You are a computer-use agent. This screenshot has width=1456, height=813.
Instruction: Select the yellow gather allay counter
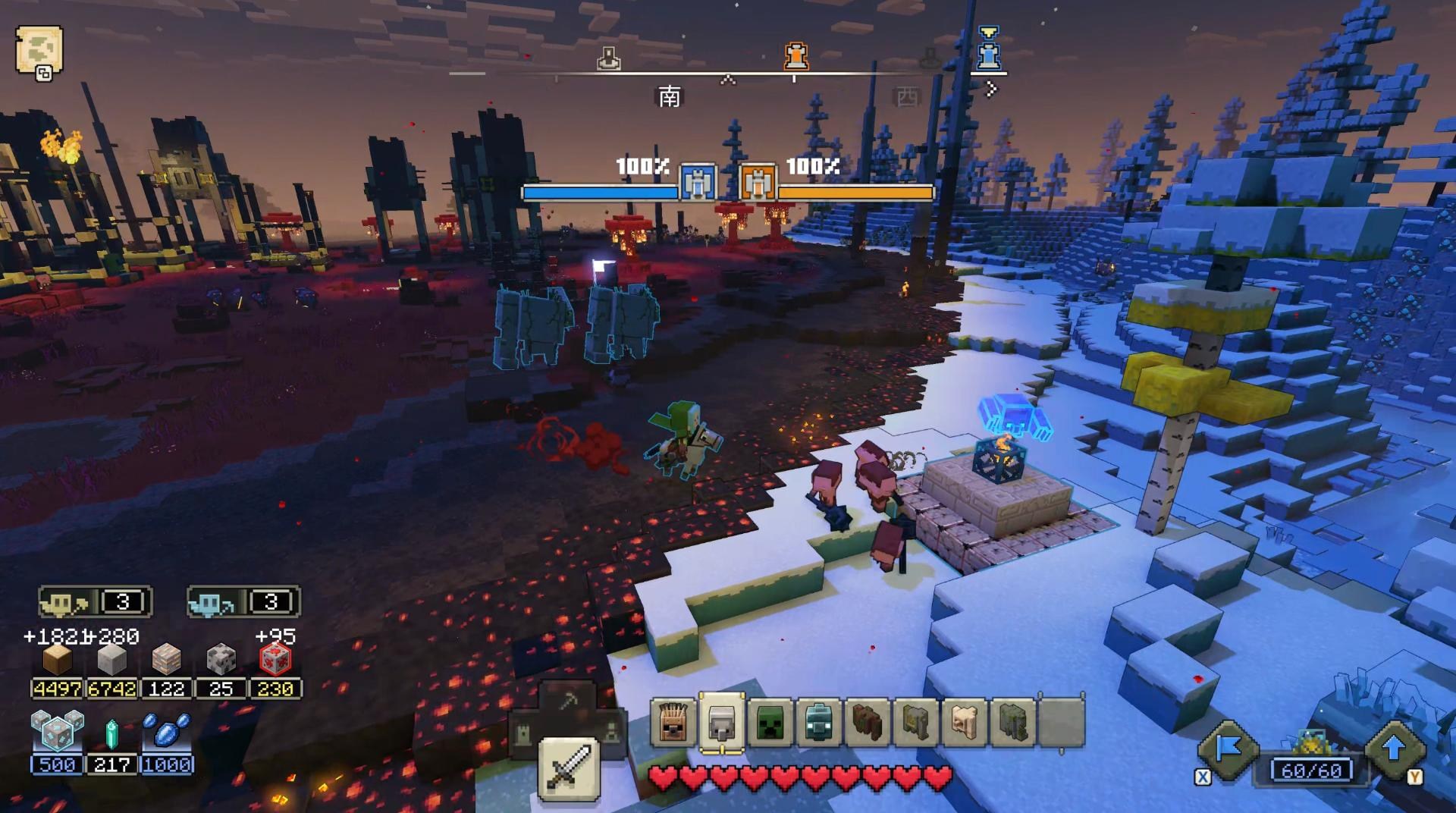pos(96,603)
